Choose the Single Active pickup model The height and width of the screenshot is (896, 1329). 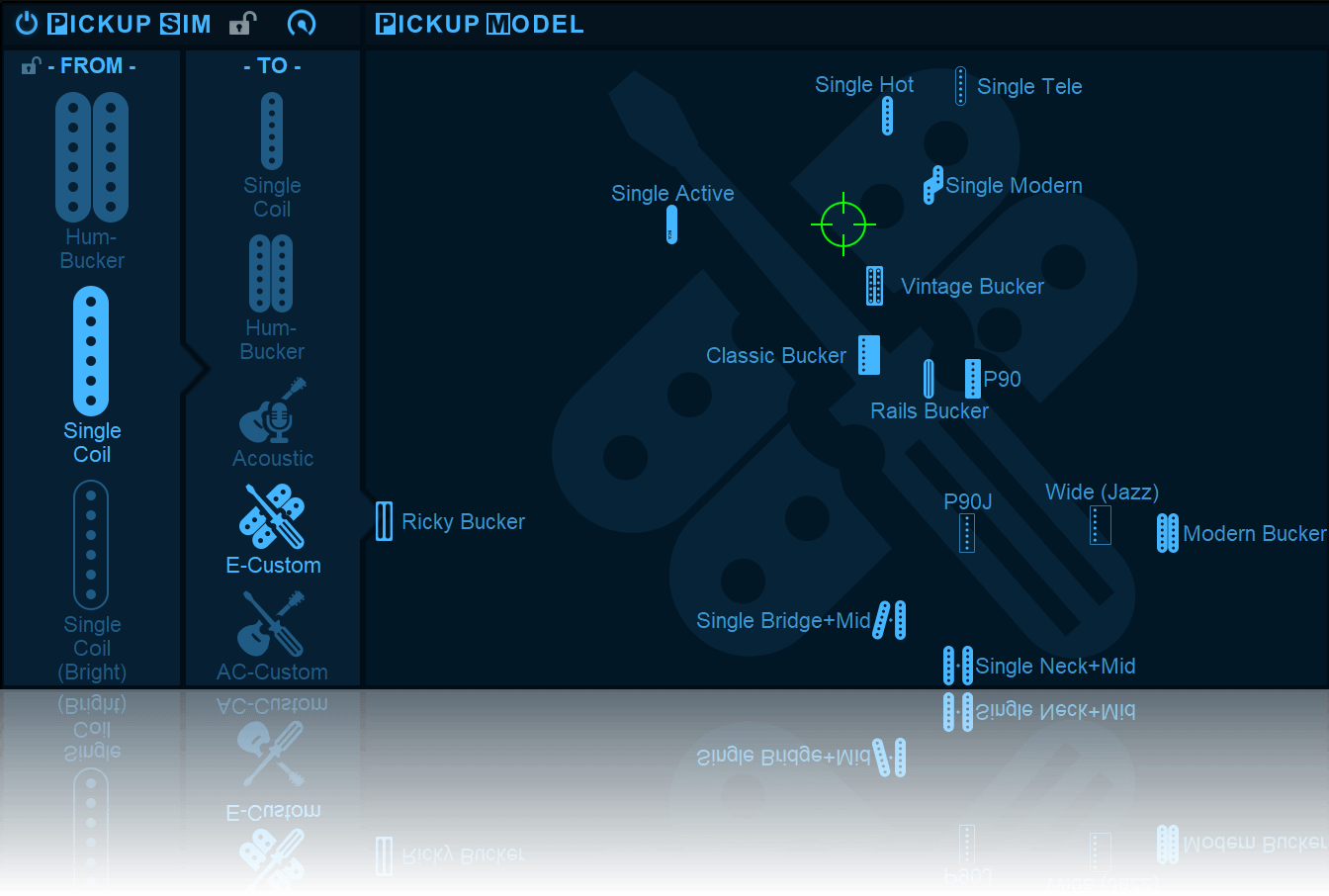(x=671, y=224)
